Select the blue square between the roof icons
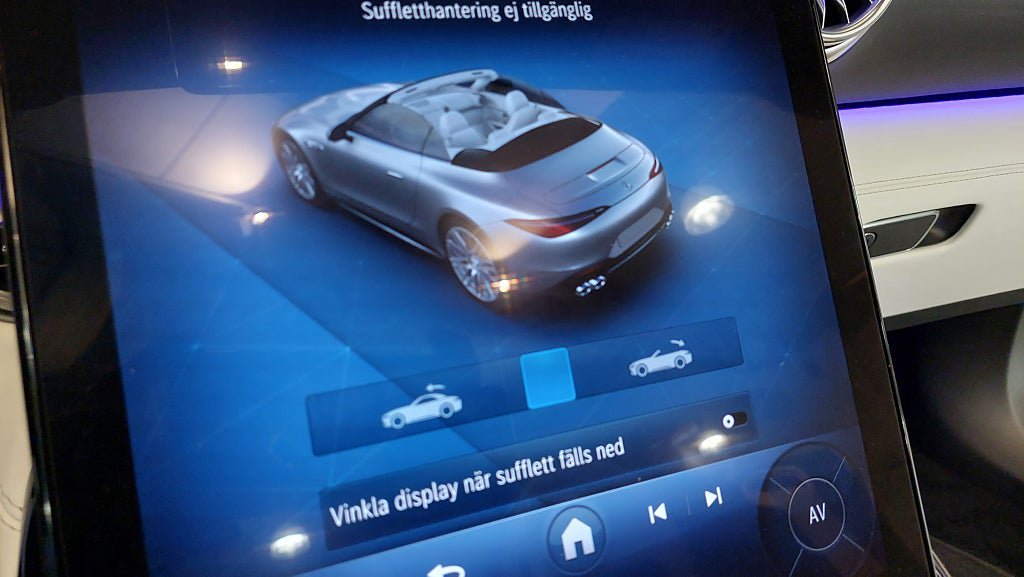The width and height of the screenshot is (1024, 577). click(x=549, y=378)
